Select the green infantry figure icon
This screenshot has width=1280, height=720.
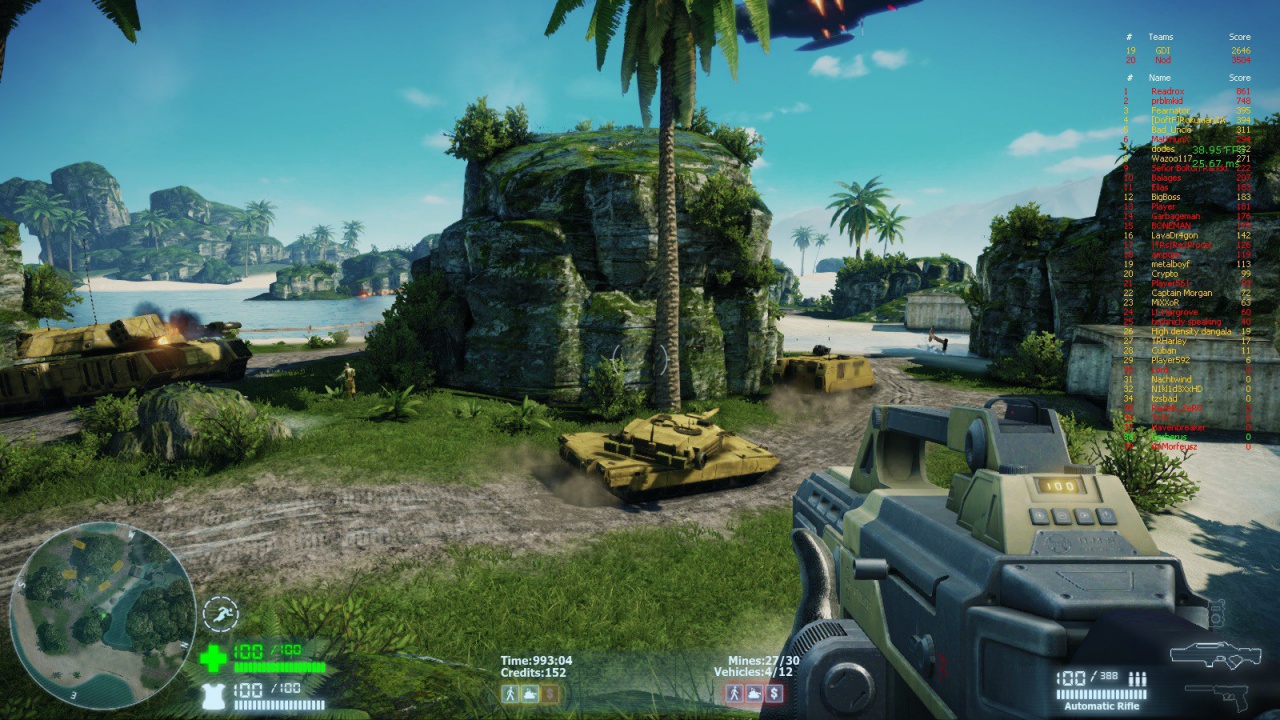click(x=512, y=694)
